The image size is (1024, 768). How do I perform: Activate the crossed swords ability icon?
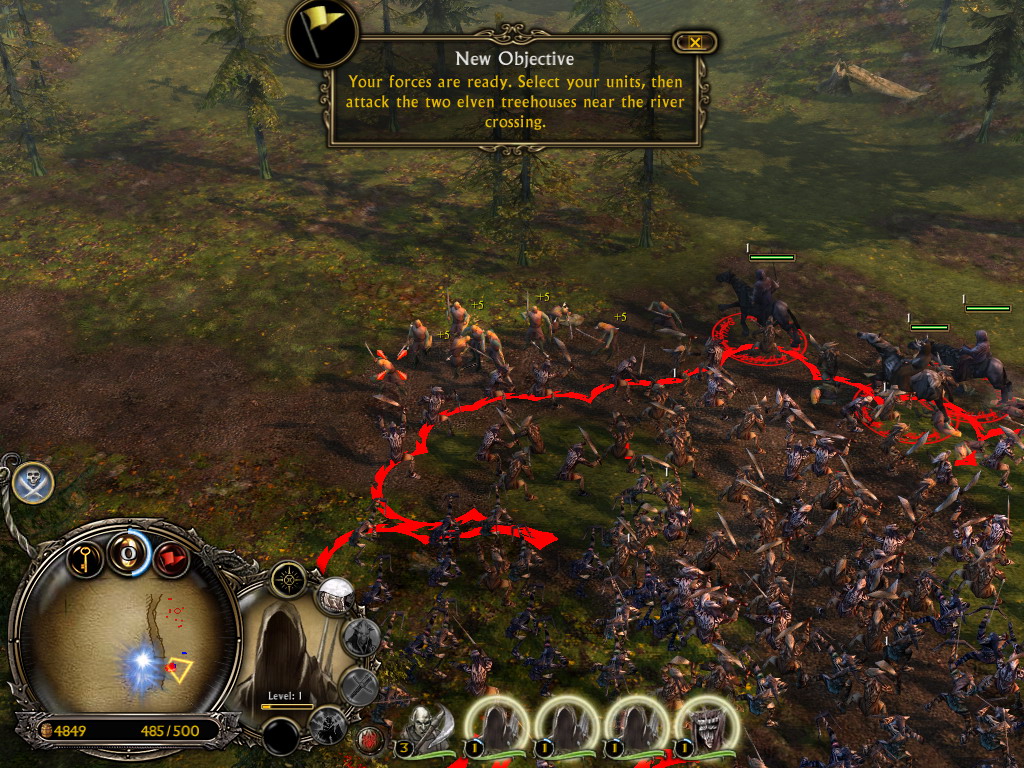(x=358, y=686)
